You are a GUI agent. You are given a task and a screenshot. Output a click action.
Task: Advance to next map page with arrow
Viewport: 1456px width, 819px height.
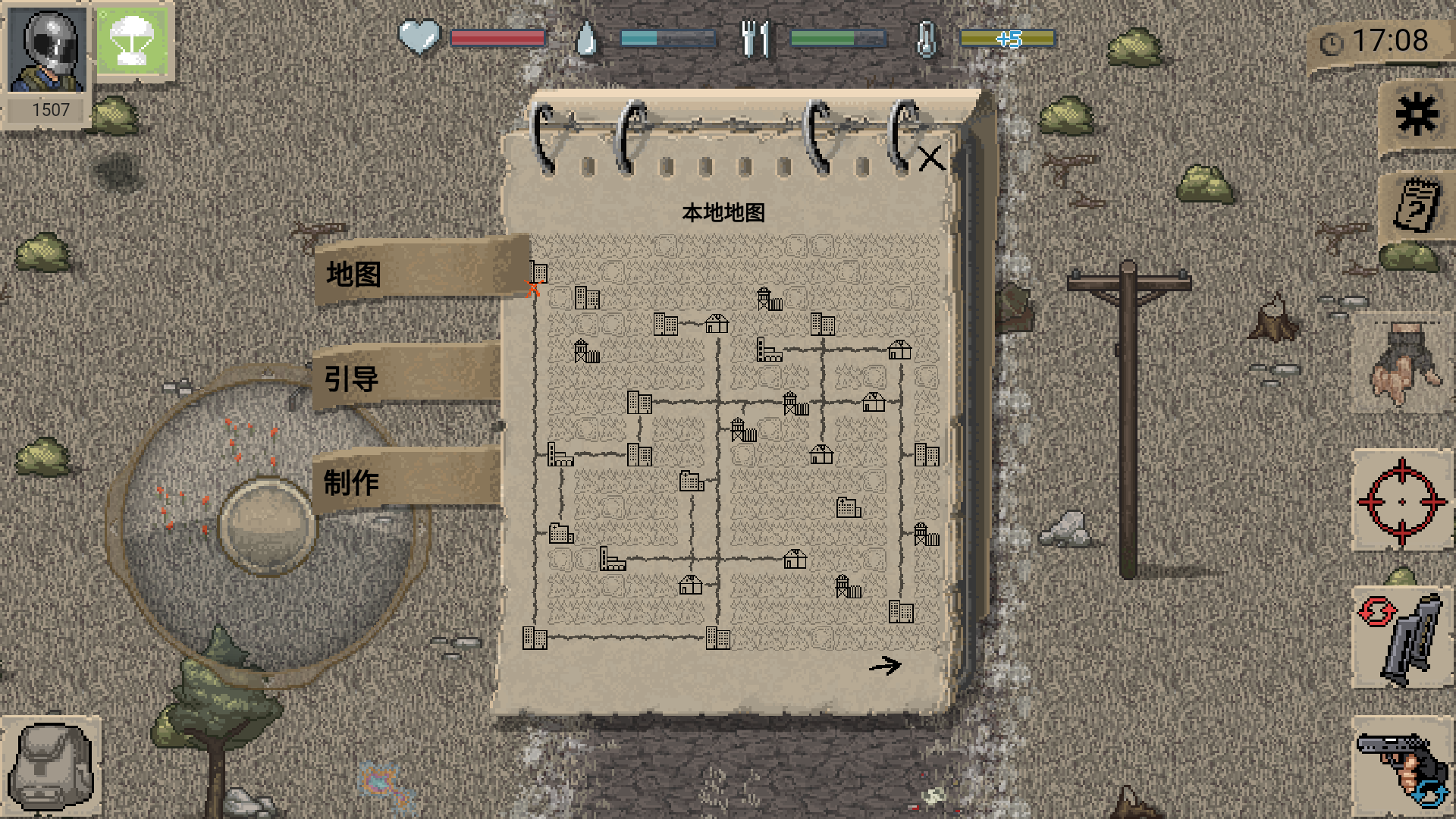click(886, 664)
